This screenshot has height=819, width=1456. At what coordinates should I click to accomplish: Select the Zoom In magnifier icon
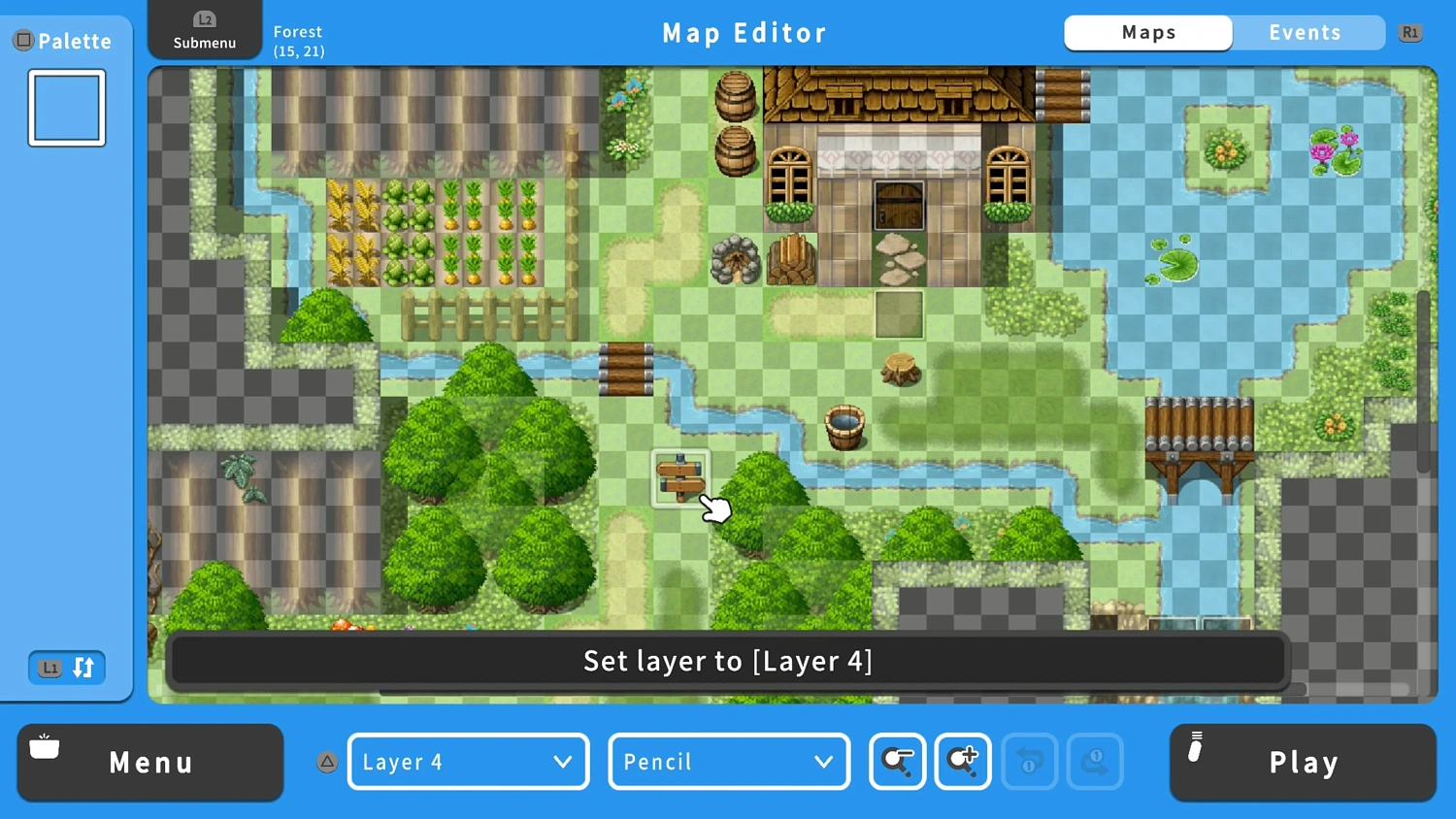click(962, 762)
